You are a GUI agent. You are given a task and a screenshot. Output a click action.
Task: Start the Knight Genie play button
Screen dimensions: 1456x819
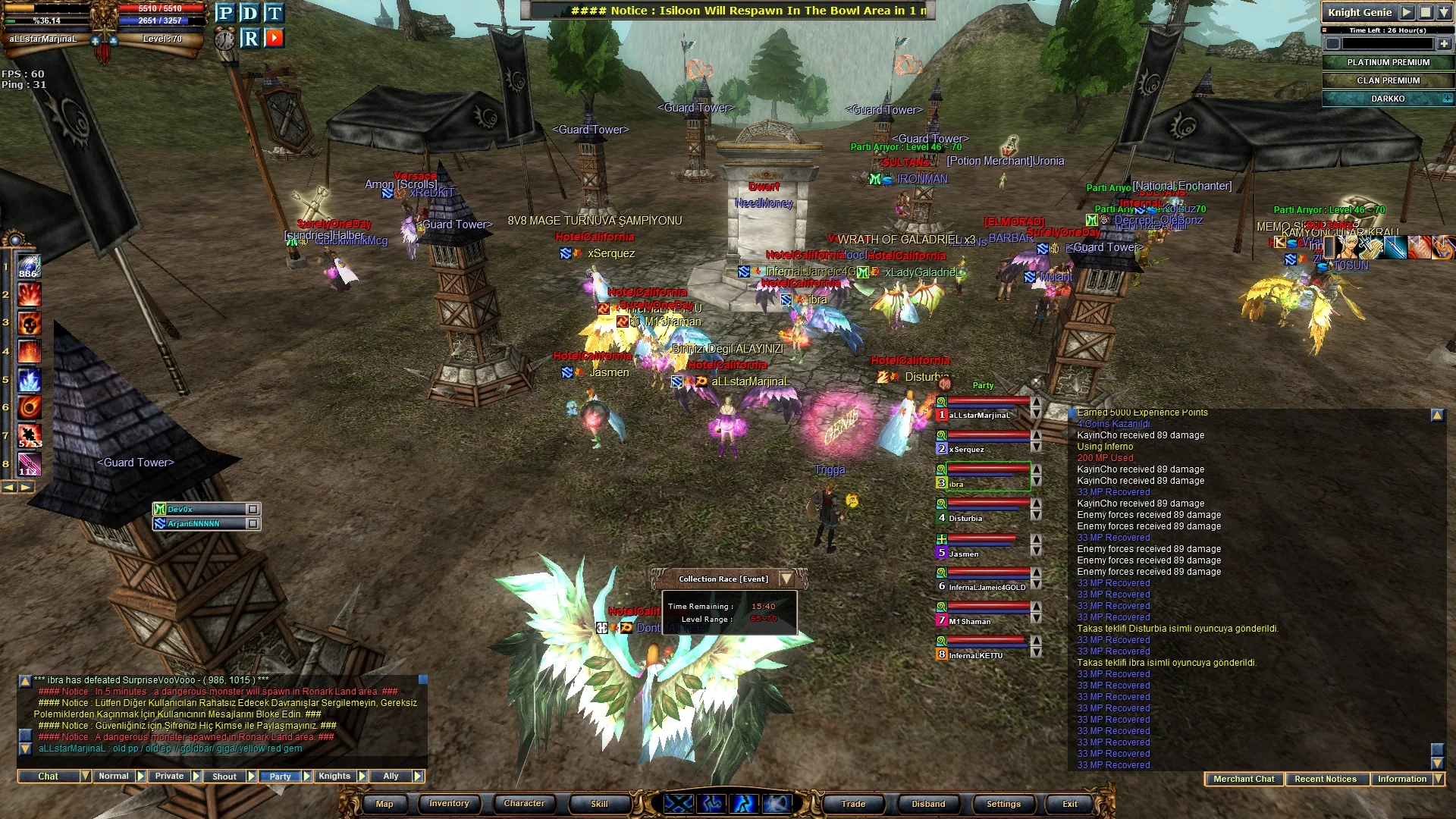(1407, 12)
